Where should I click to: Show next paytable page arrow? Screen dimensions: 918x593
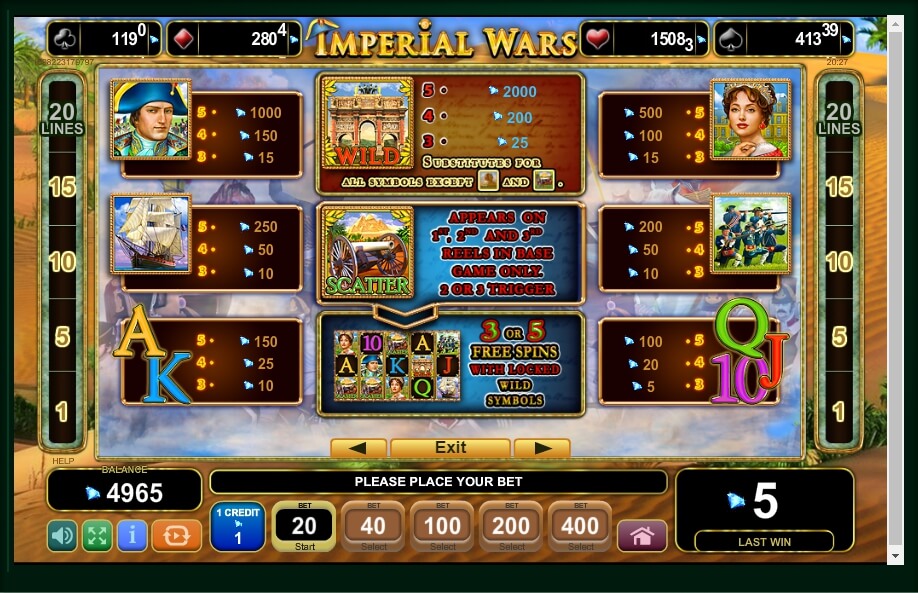point(542,448)
